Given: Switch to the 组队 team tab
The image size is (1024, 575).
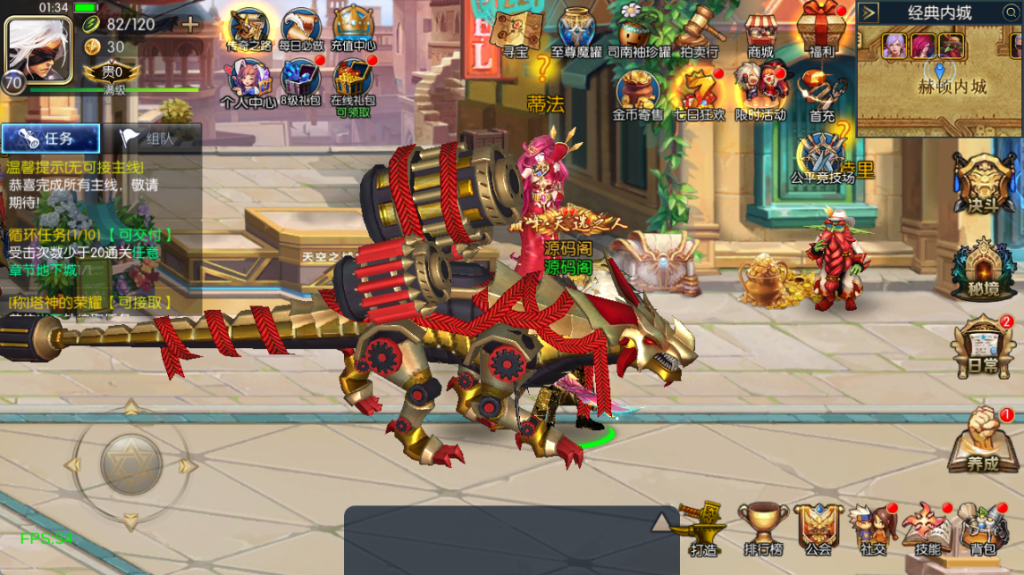Looking at the screenshot, I should (x=148, y=139).
